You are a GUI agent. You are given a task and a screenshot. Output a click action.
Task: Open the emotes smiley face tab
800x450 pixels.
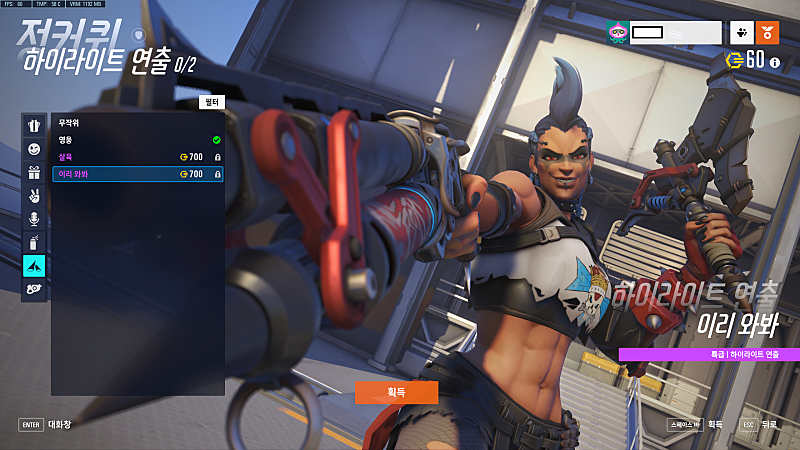pos(34,149)
